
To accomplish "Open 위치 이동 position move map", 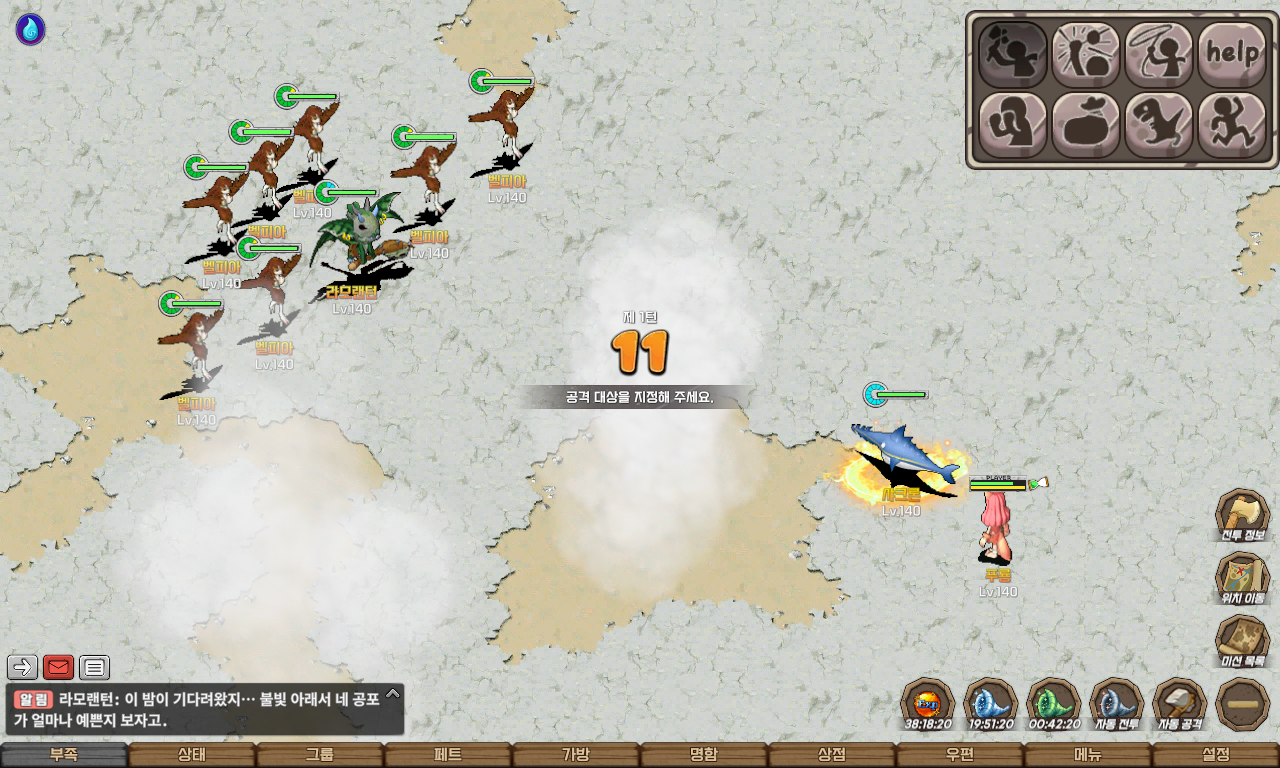I will pos(1242,579).
